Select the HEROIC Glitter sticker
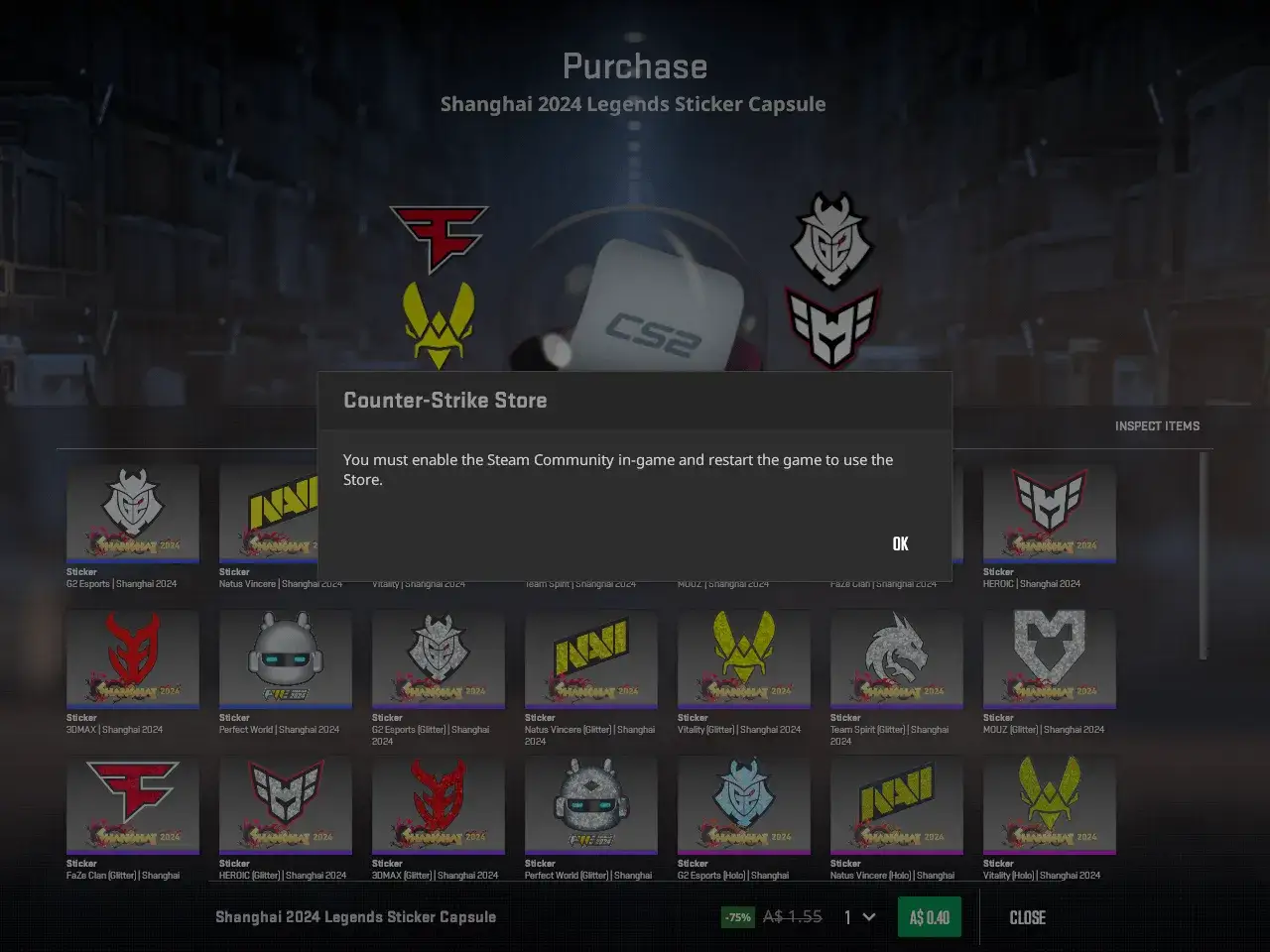Image resolution: width=1270 pixels, height=952 pixels. coord(286,804)
